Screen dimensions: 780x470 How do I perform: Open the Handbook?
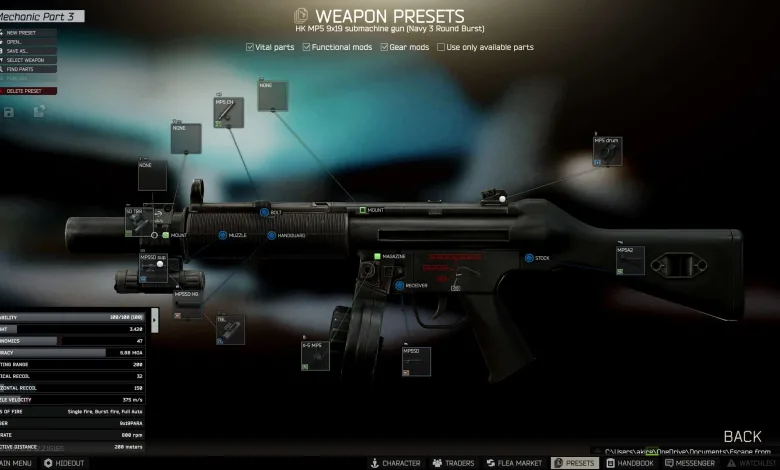coord(629,463)
